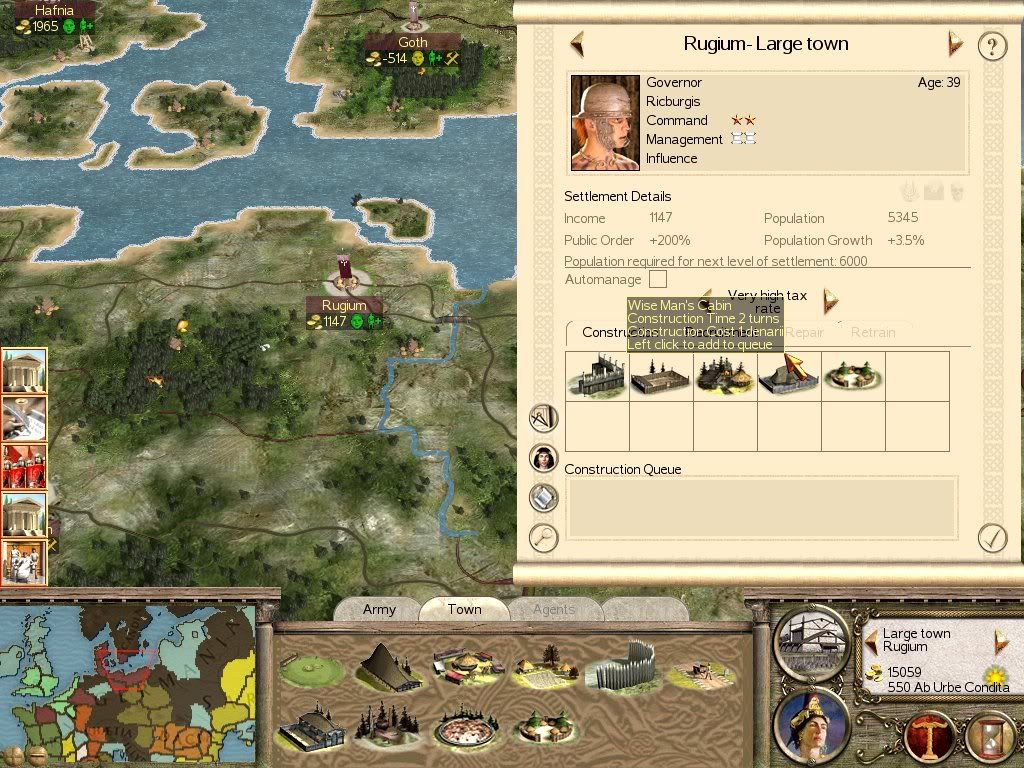Queue the circular tree grove building
The height and width of the screenshot is (768, 1024).
click(853, 376)
